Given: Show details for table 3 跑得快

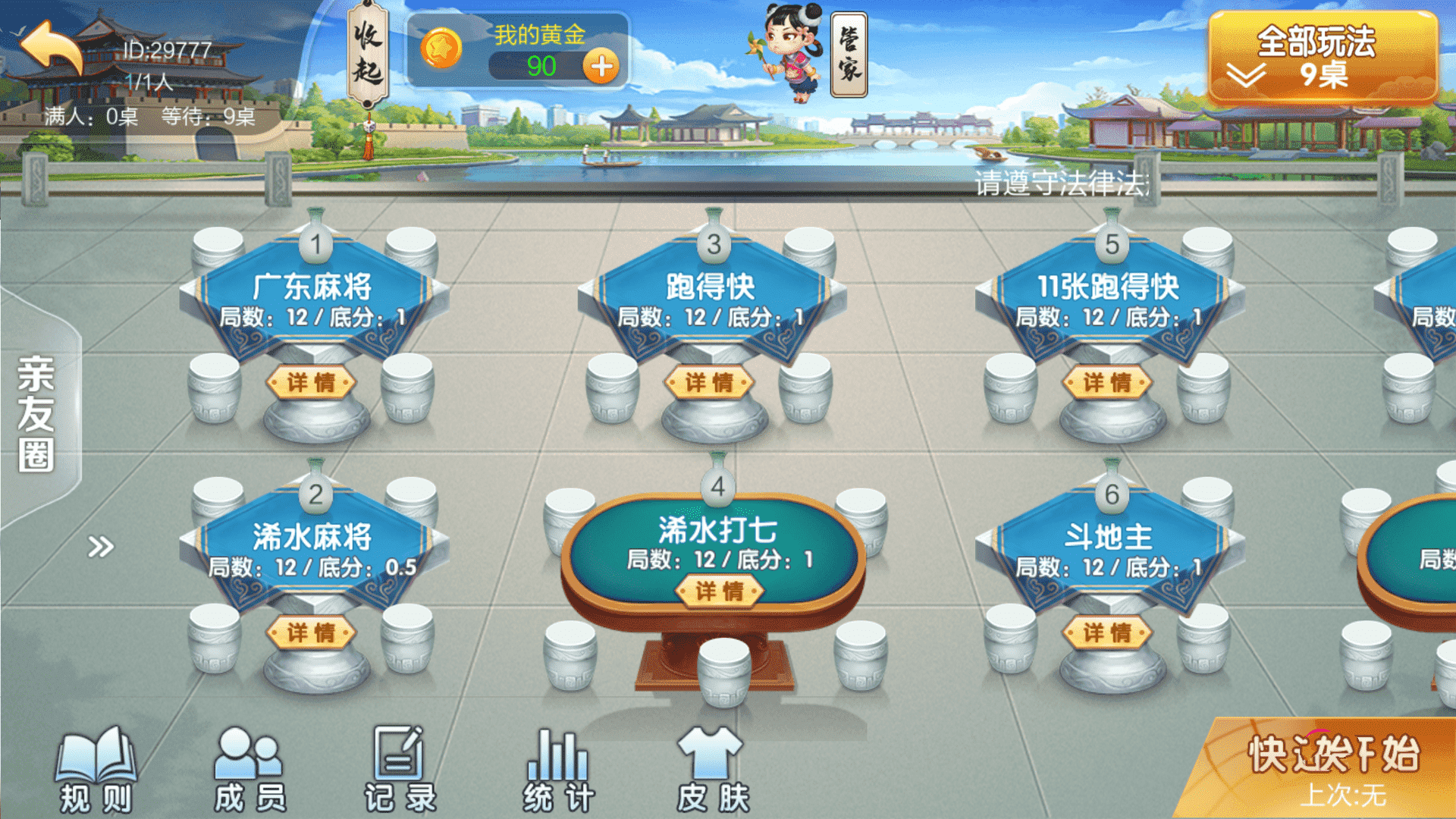Looking at the screenshot, I should coord(709,382).
